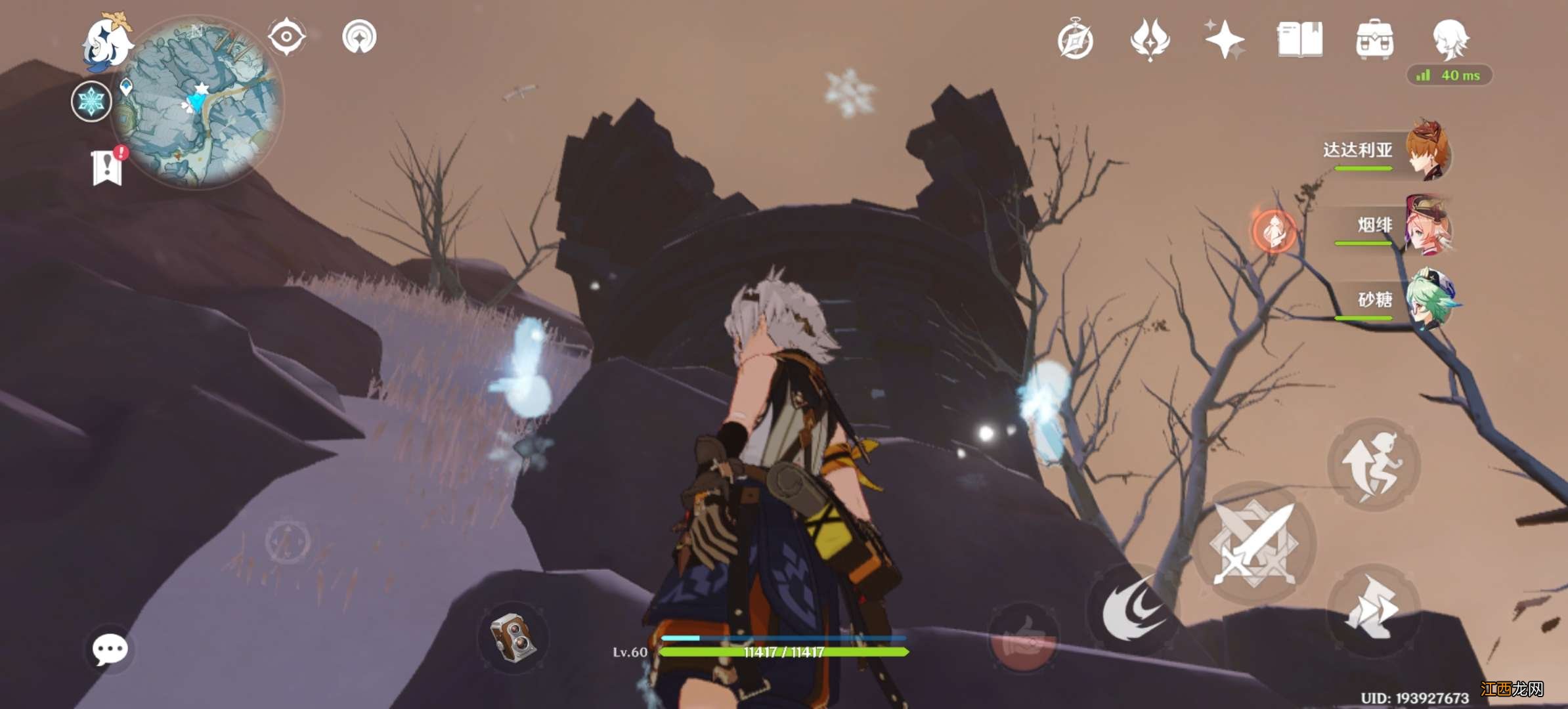The image size is (1568, 709).
Task: Open the wish star menu
Action: [1224, 39]
